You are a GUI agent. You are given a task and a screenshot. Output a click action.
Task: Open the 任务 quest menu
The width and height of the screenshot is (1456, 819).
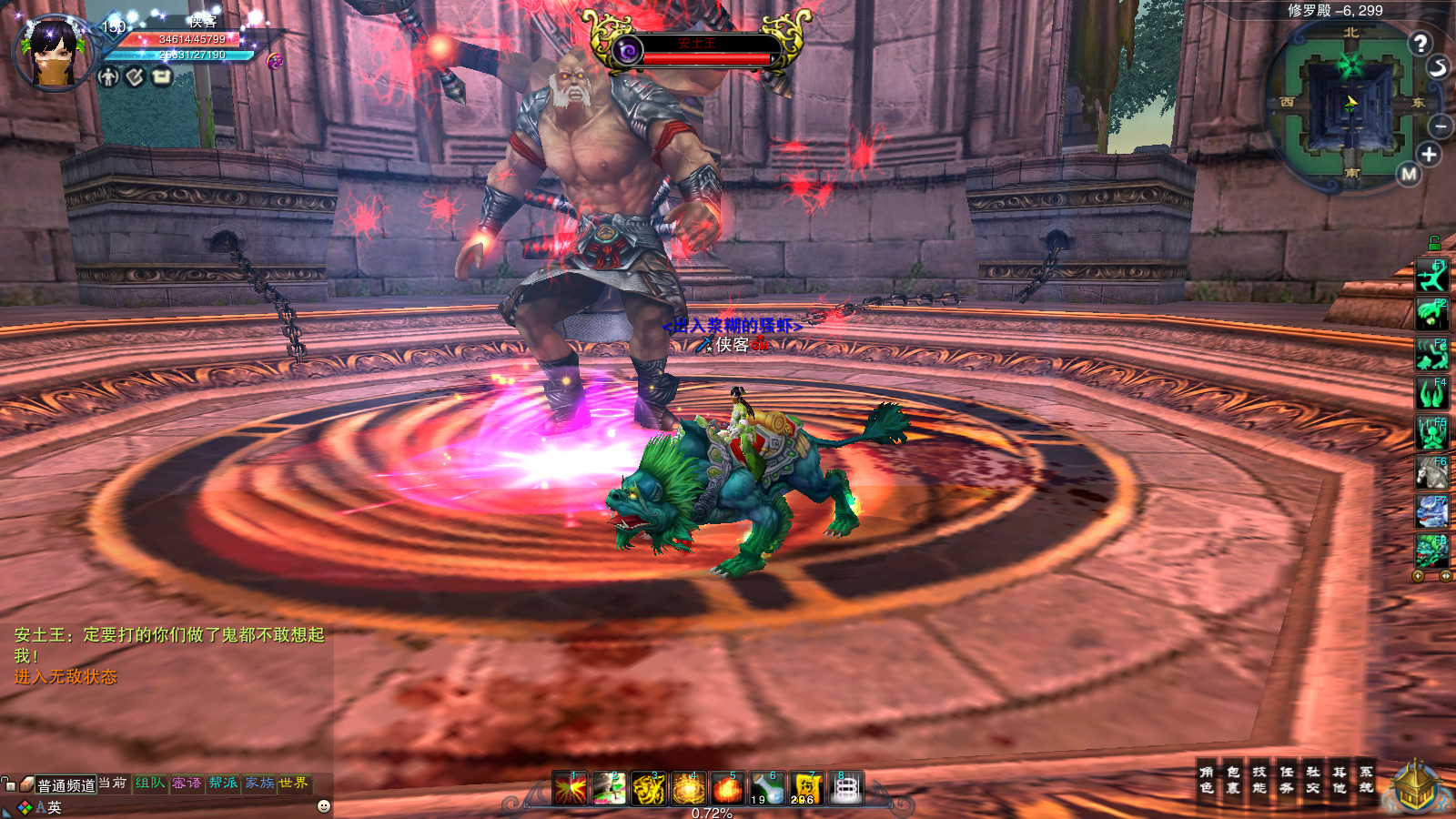[x=1287, y=780]
